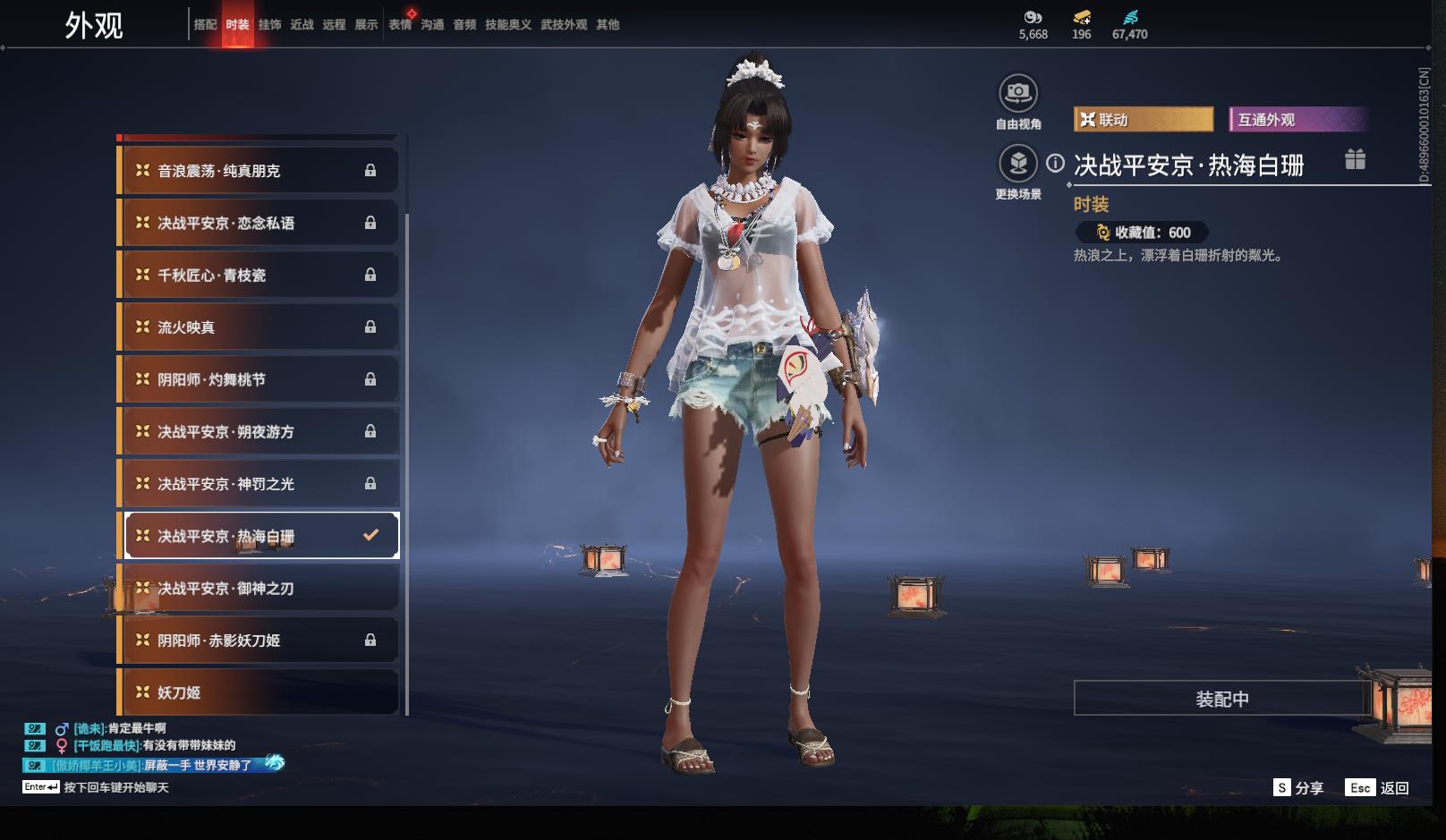
Task: Select the 决战平安京·御神之刃 outfit
Action: click(259, 589)
